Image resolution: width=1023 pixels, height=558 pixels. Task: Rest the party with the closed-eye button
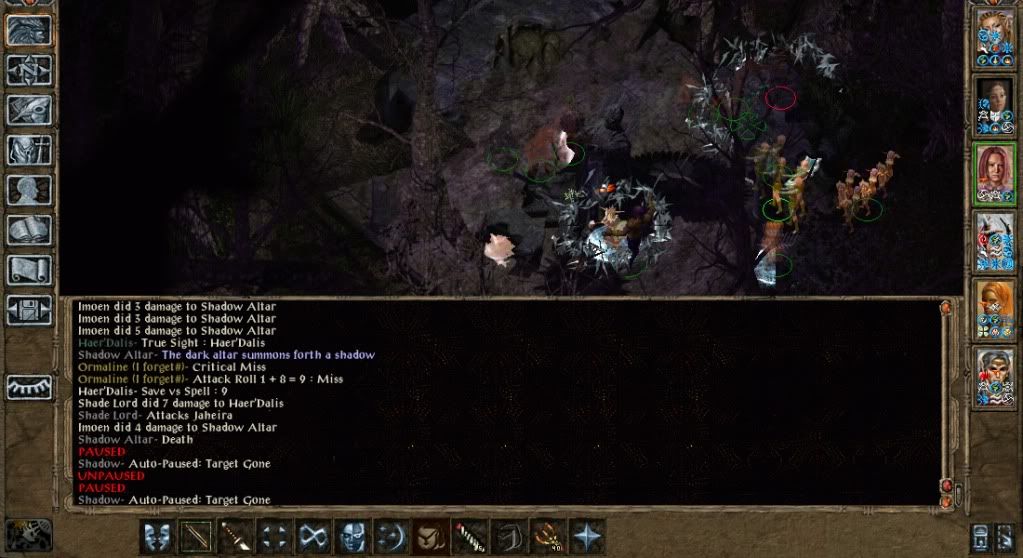30,387
